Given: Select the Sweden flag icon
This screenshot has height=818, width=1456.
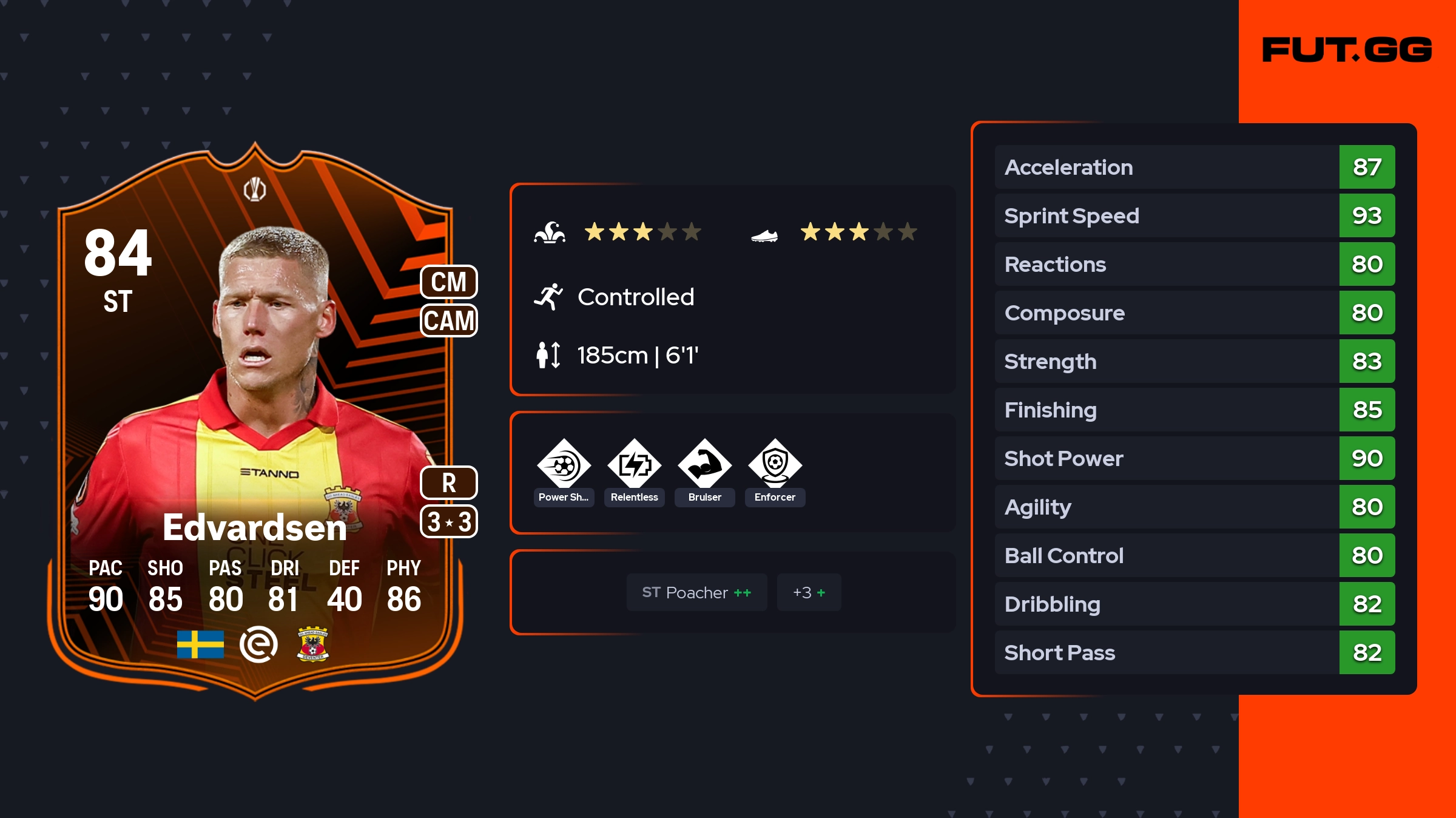Looking at the screenshot, I should pos(200,644).
